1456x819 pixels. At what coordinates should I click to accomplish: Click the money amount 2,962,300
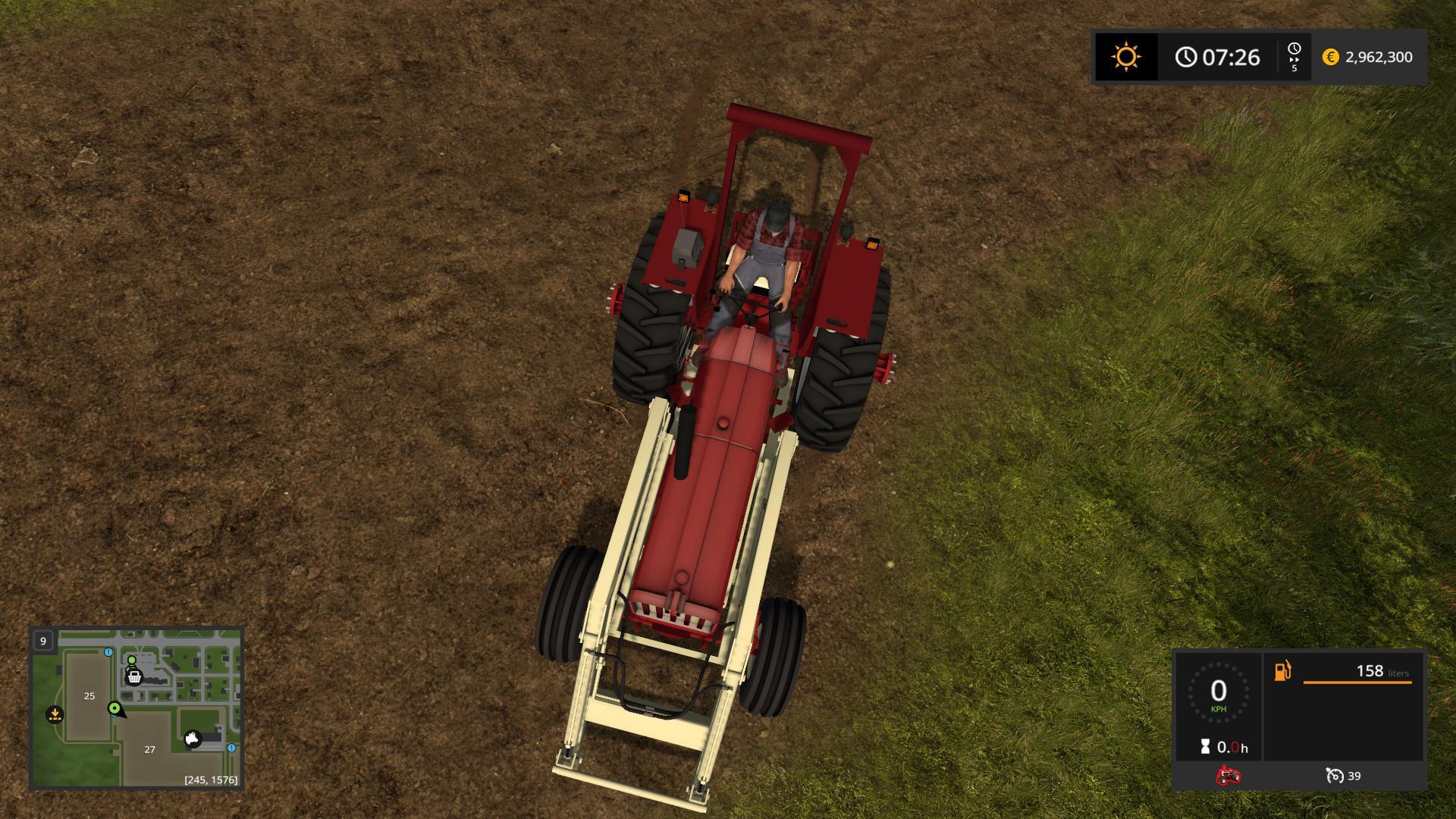point(1379,57)
